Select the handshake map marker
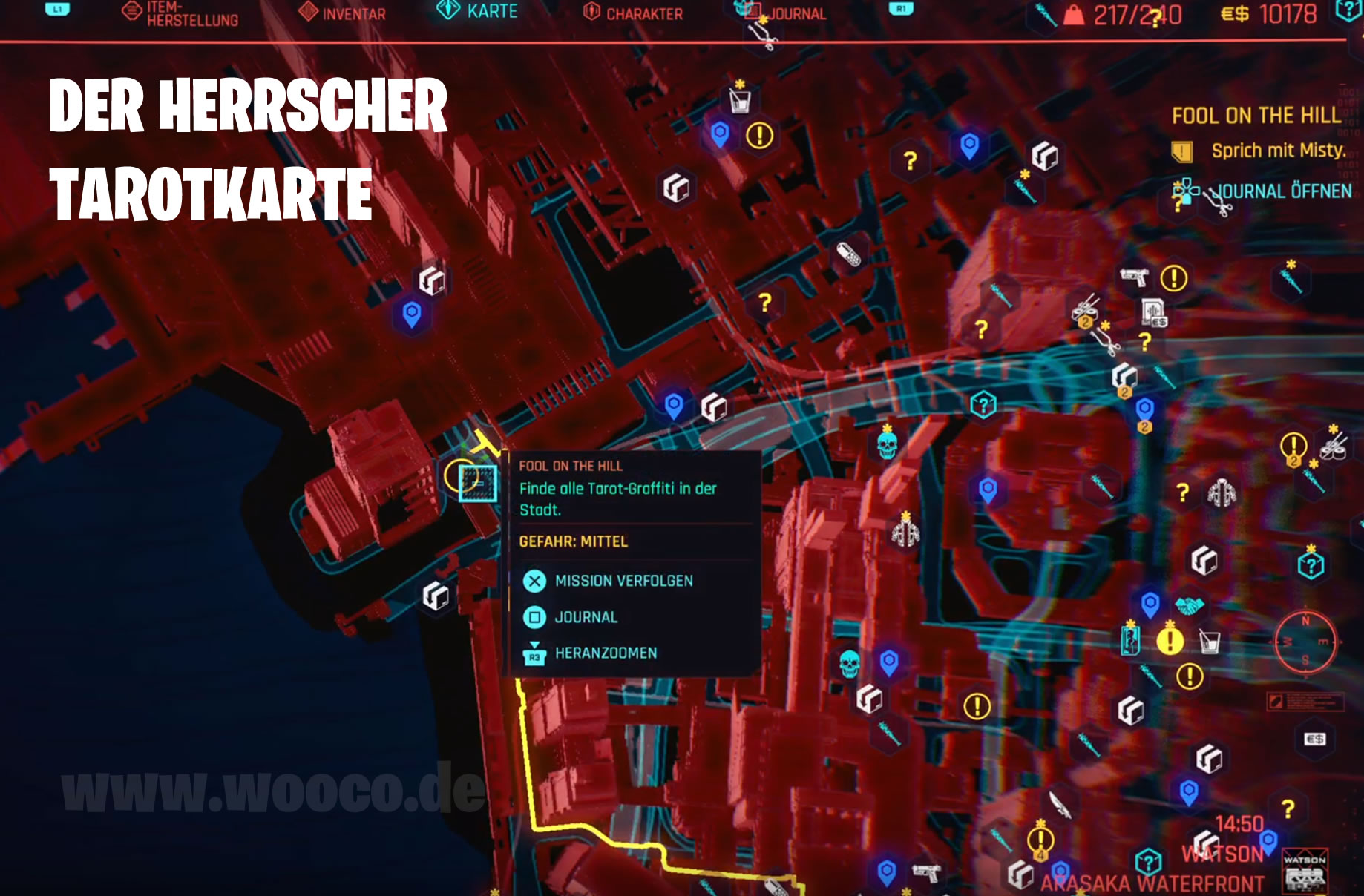The image size is (1364, 896). coord(1189,605)
